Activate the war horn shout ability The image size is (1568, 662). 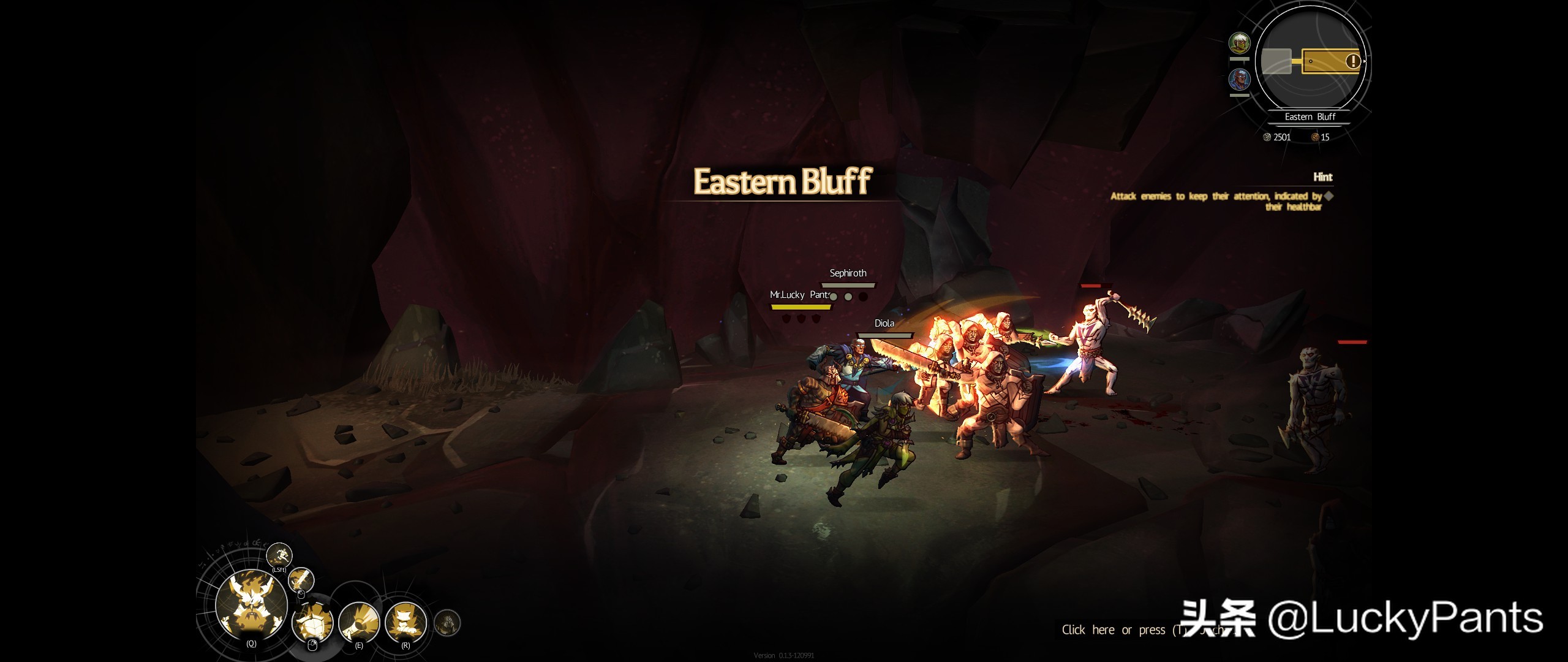(x=359, y=623)
